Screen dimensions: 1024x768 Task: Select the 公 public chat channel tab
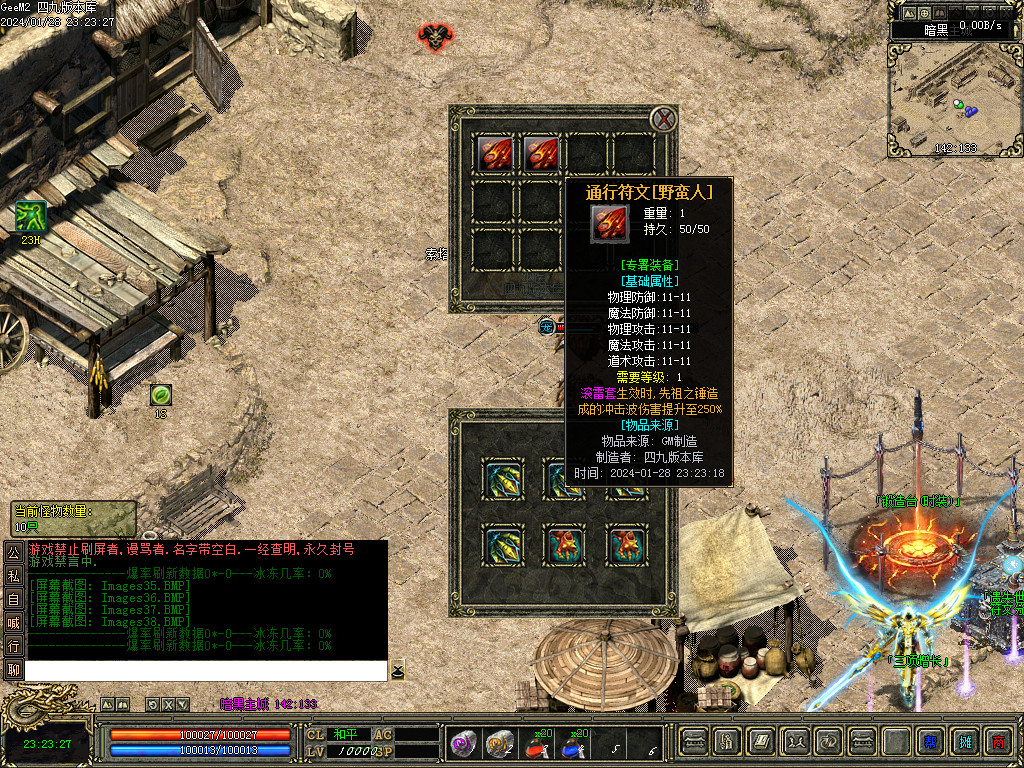tap(14, 552)
